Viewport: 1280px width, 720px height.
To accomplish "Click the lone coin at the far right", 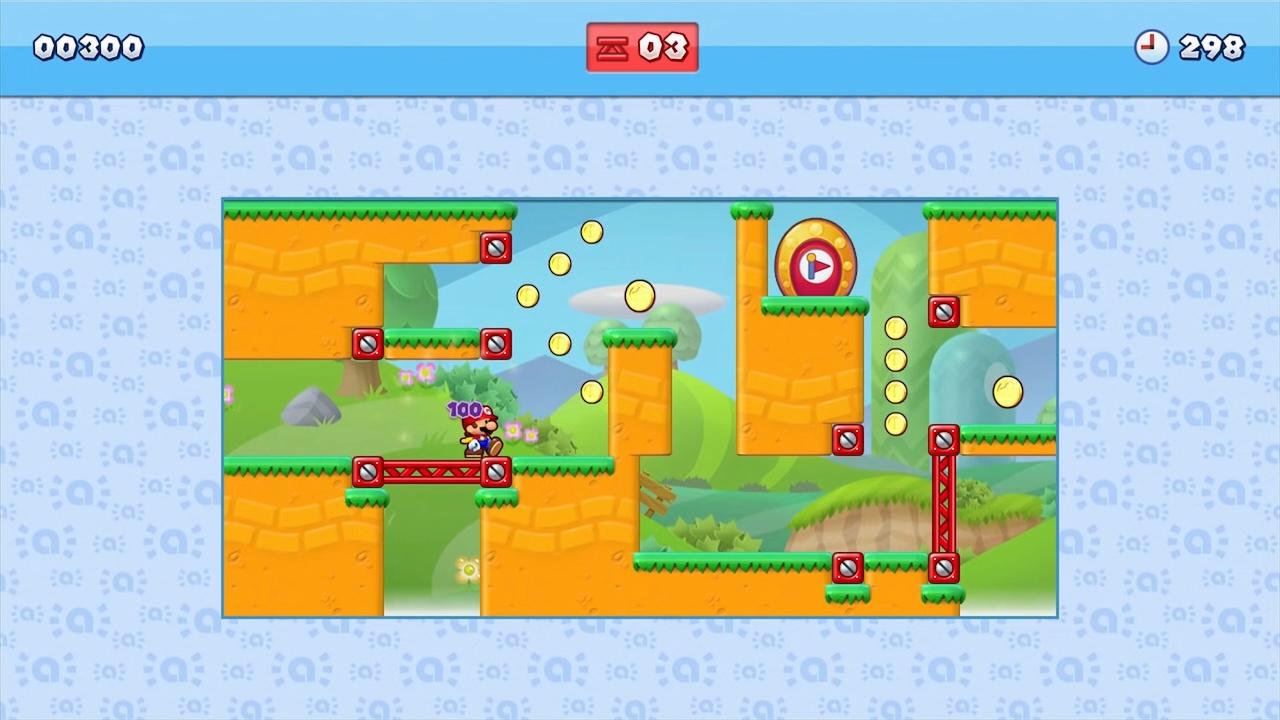I will pyautogui.click(x=1008, y=394).
